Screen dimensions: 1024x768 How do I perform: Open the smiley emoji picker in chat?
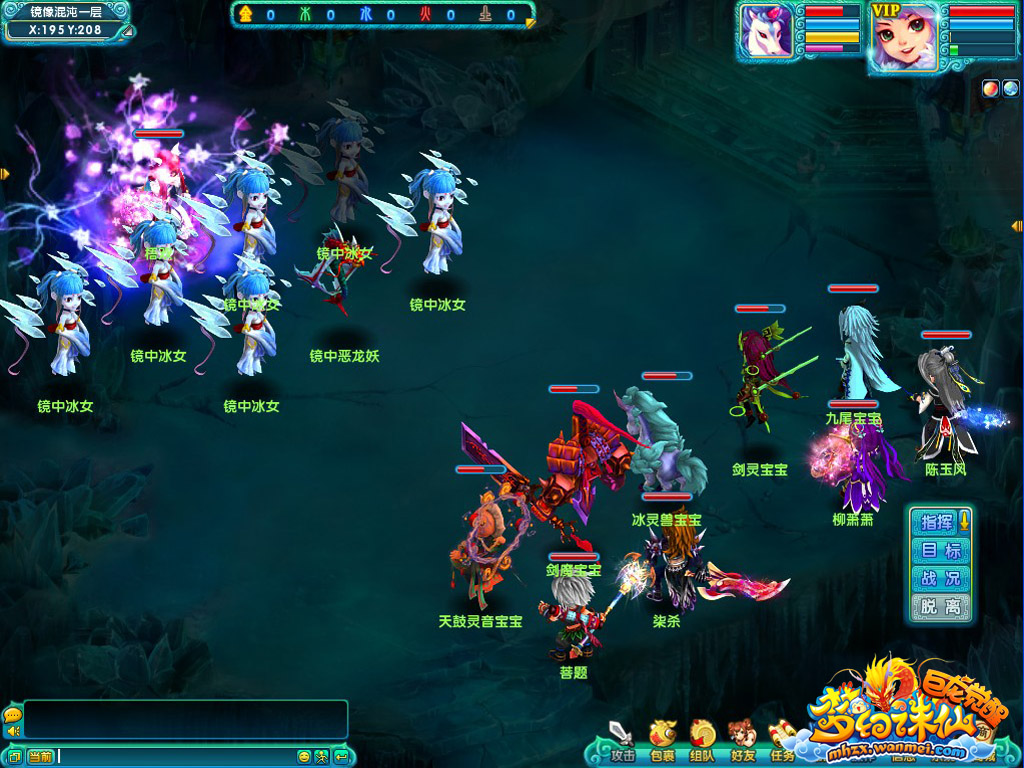pos(304,756)
